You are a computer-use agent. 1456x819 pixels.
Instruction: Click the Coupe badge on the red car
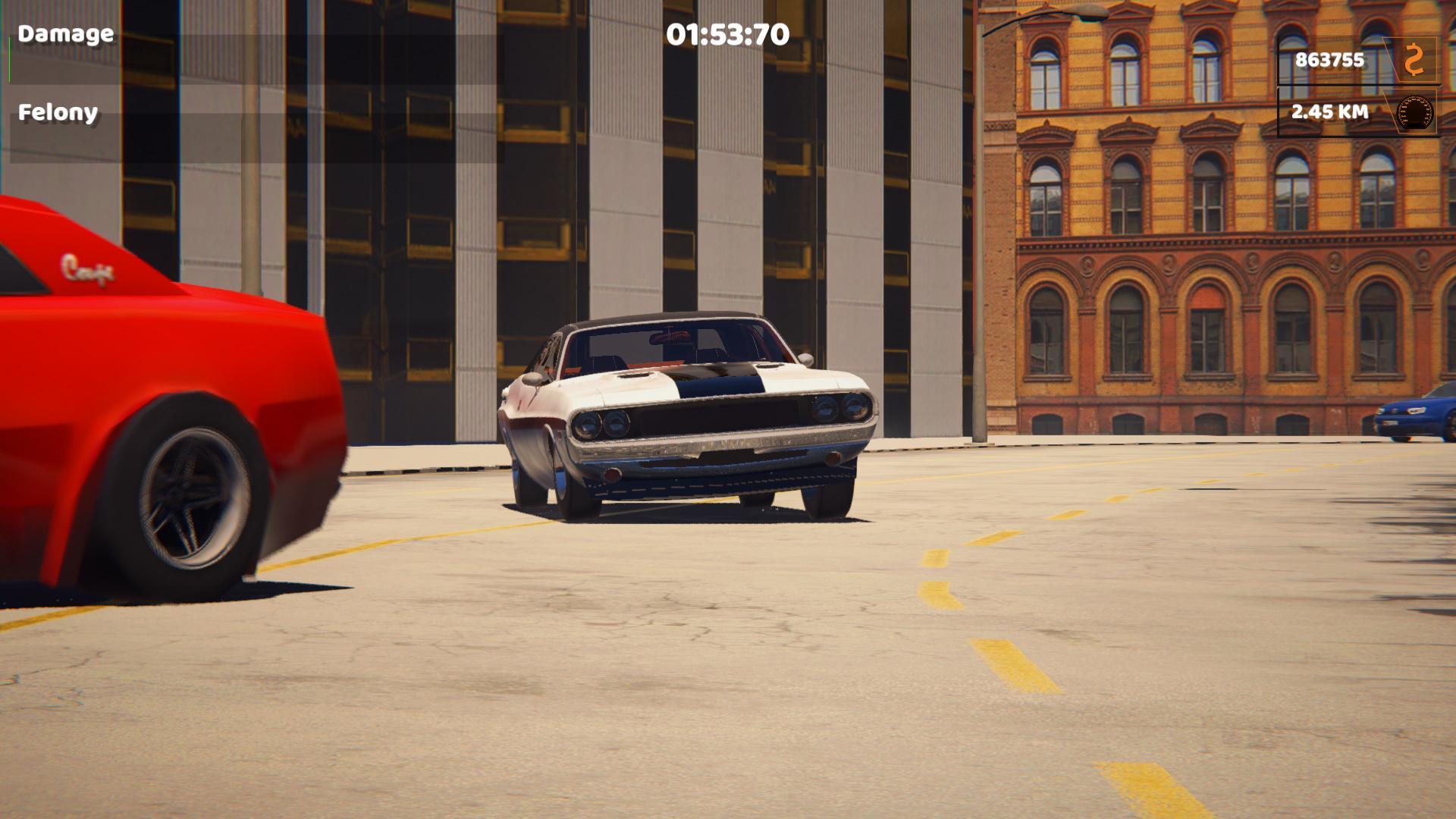coord(86,267)
